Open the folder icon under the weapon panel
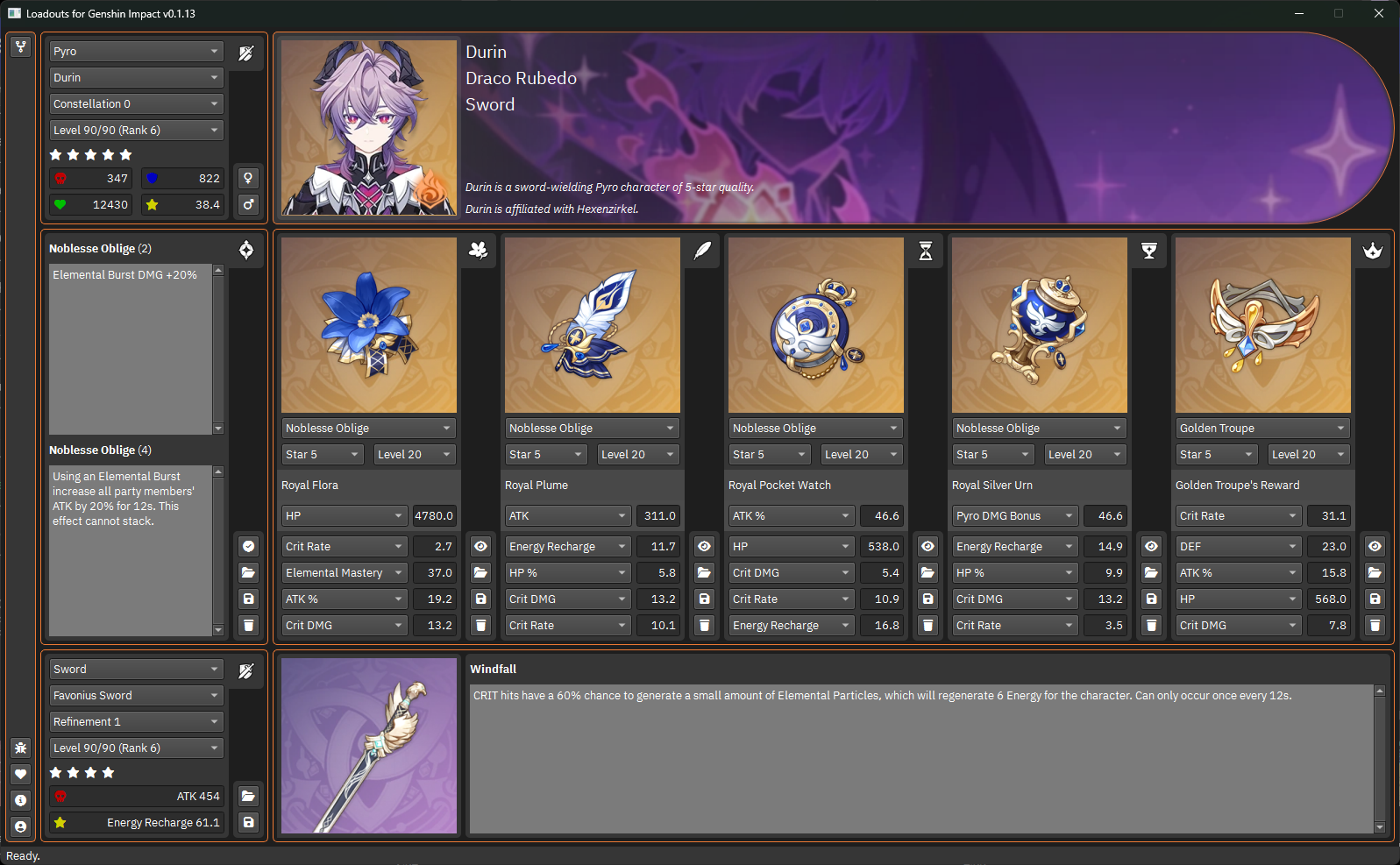1400x865 pixels. pyautogui.click(x=248, y=796)
